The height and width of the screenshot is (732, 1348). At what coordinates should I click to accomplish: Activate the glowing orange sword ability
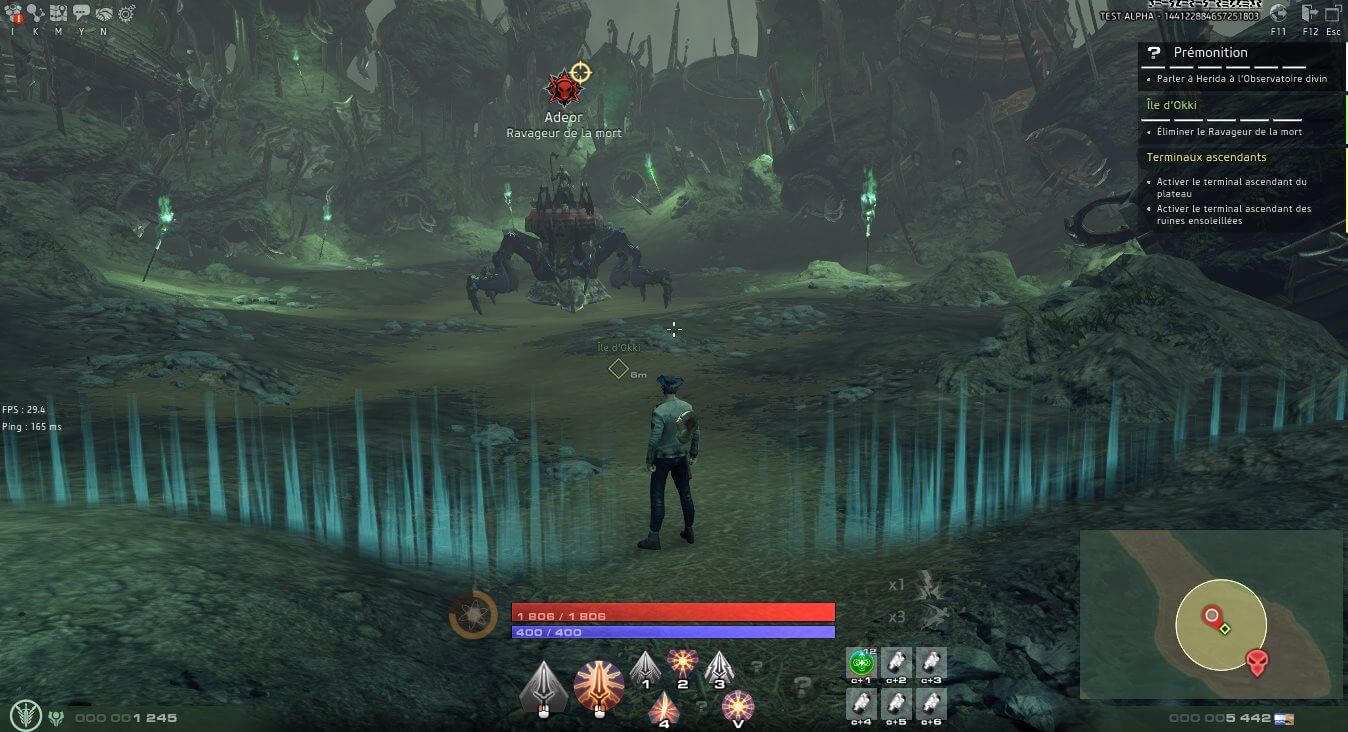point(598,686)
